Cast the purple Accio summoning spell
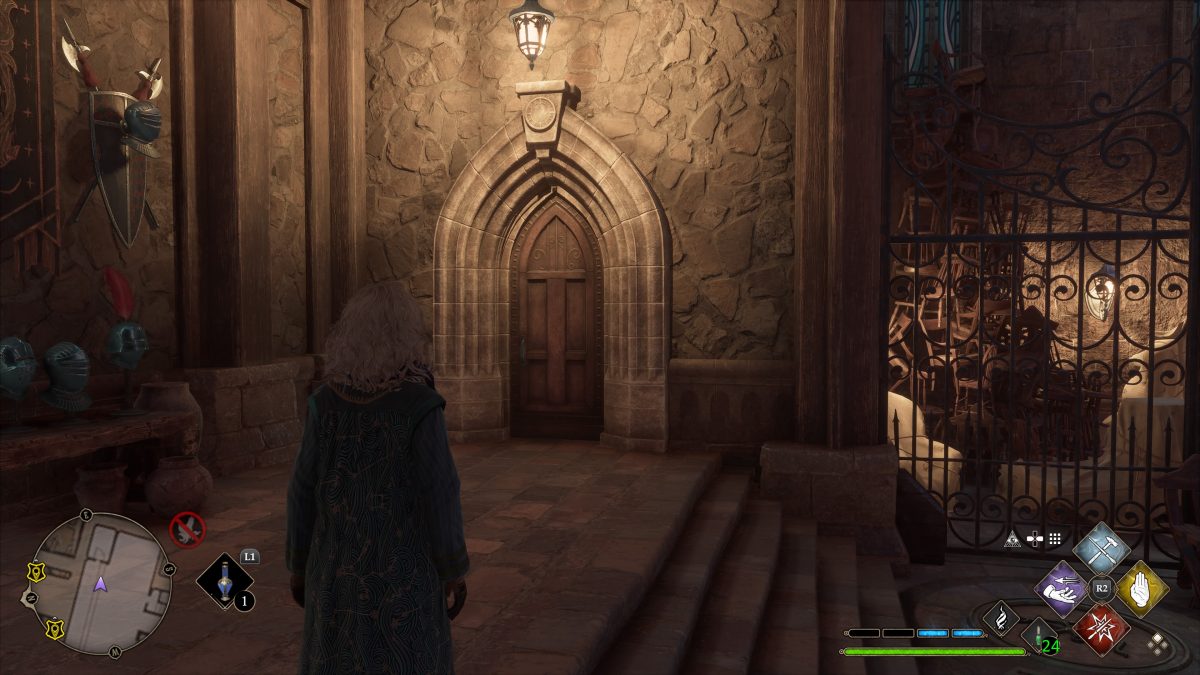Screen dimensions: 1200x675 pos(1061,587)
